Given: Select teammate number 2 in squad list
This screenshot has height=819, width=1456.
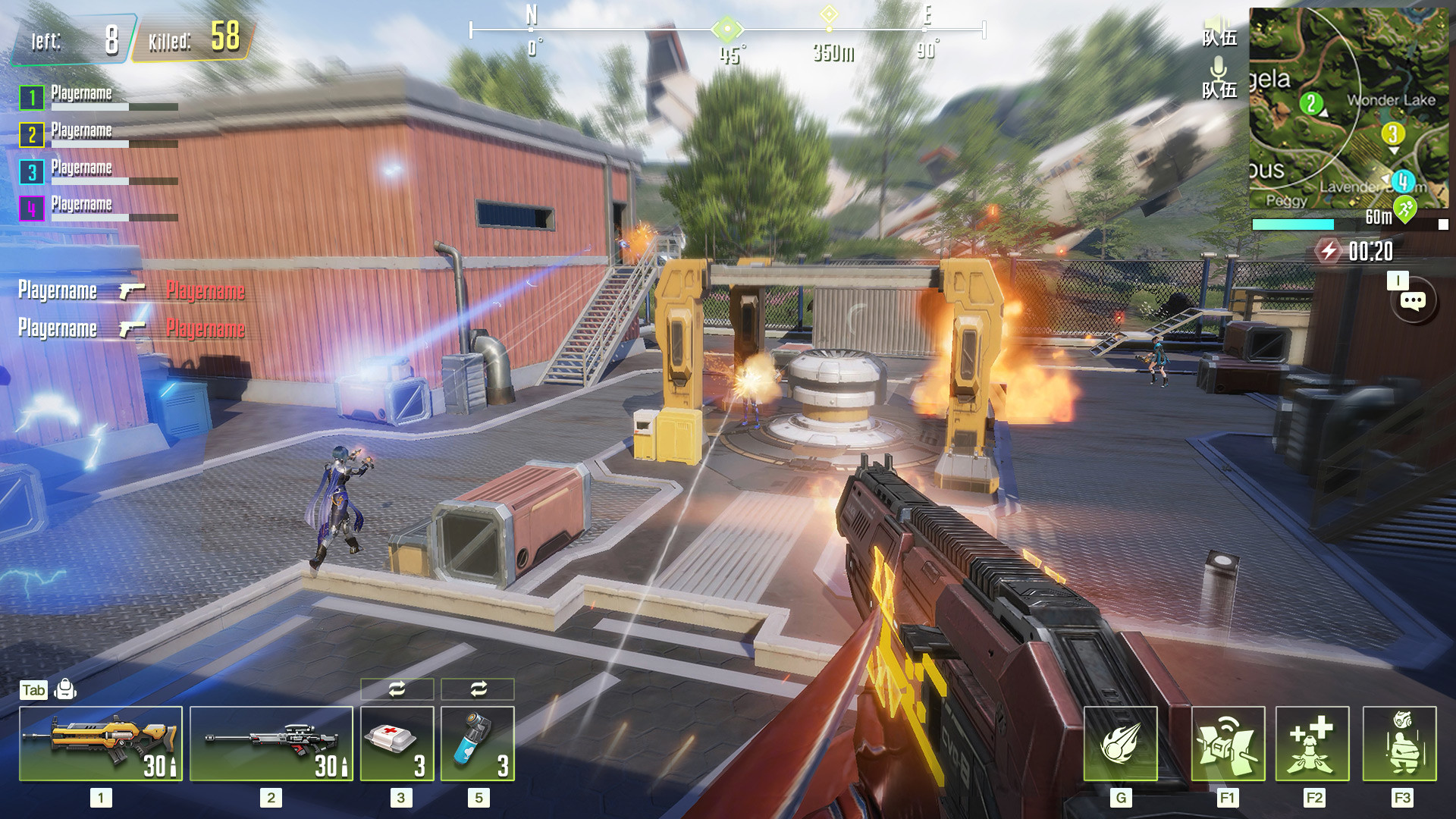Looking at the screenshot, I should [x=32, y=135].
